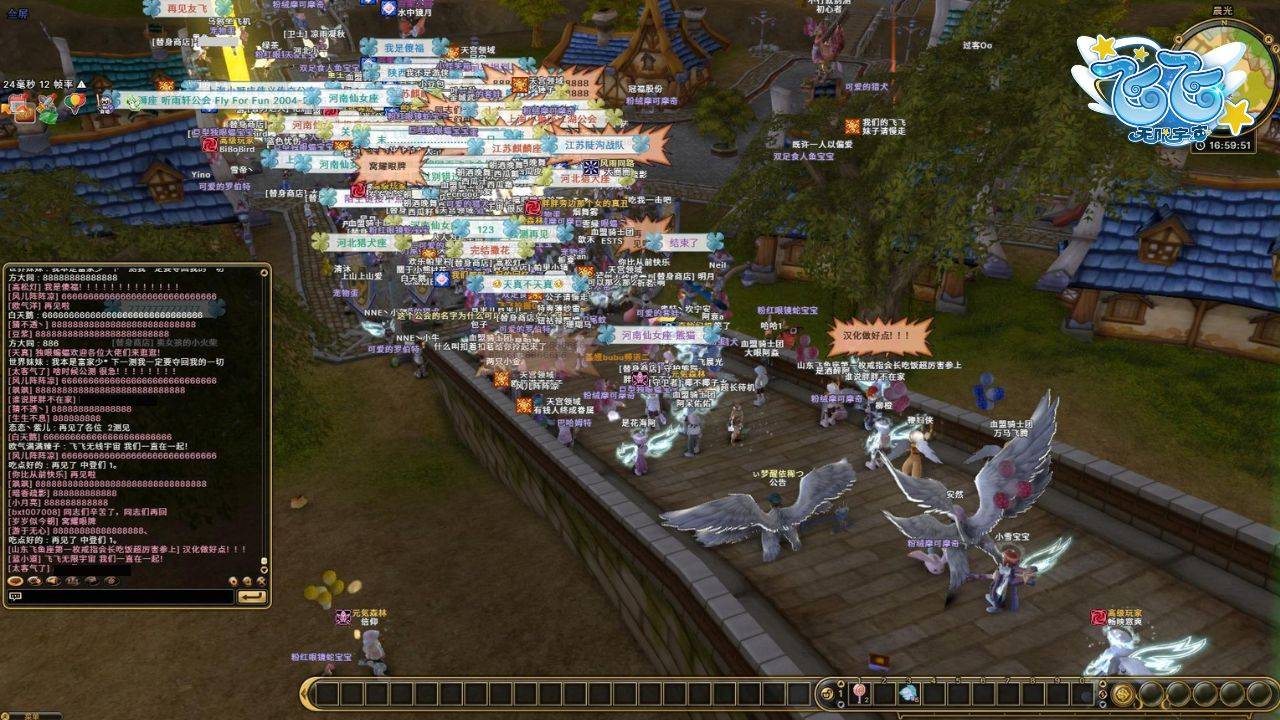1280x720 pixels.
Task: Click the circular expander atop the chat window
Action: pos(264,271)
